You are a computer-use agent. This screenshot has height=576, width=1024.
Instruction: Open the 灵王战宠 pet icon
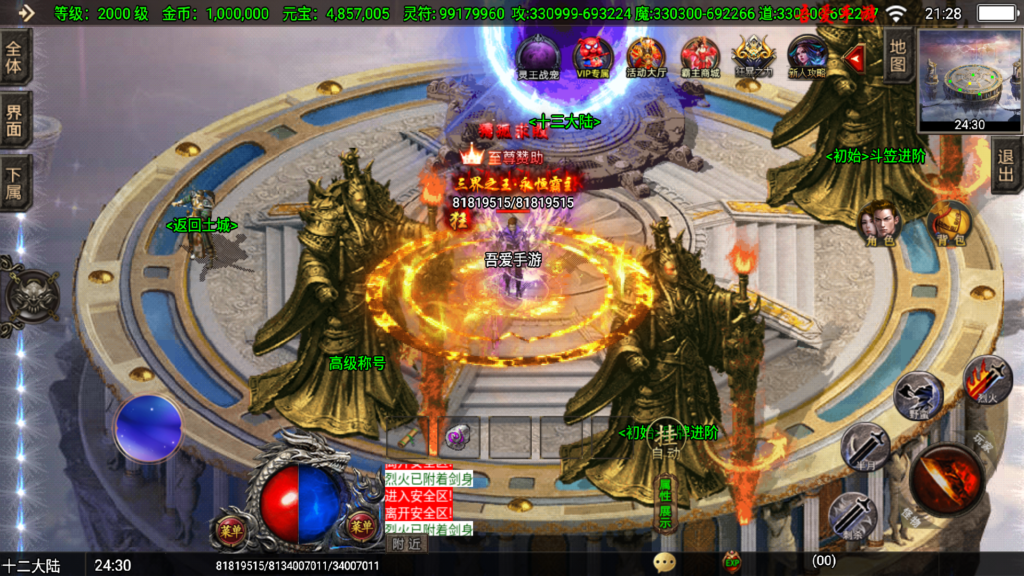pyautogui.click(x=538, y=56)
